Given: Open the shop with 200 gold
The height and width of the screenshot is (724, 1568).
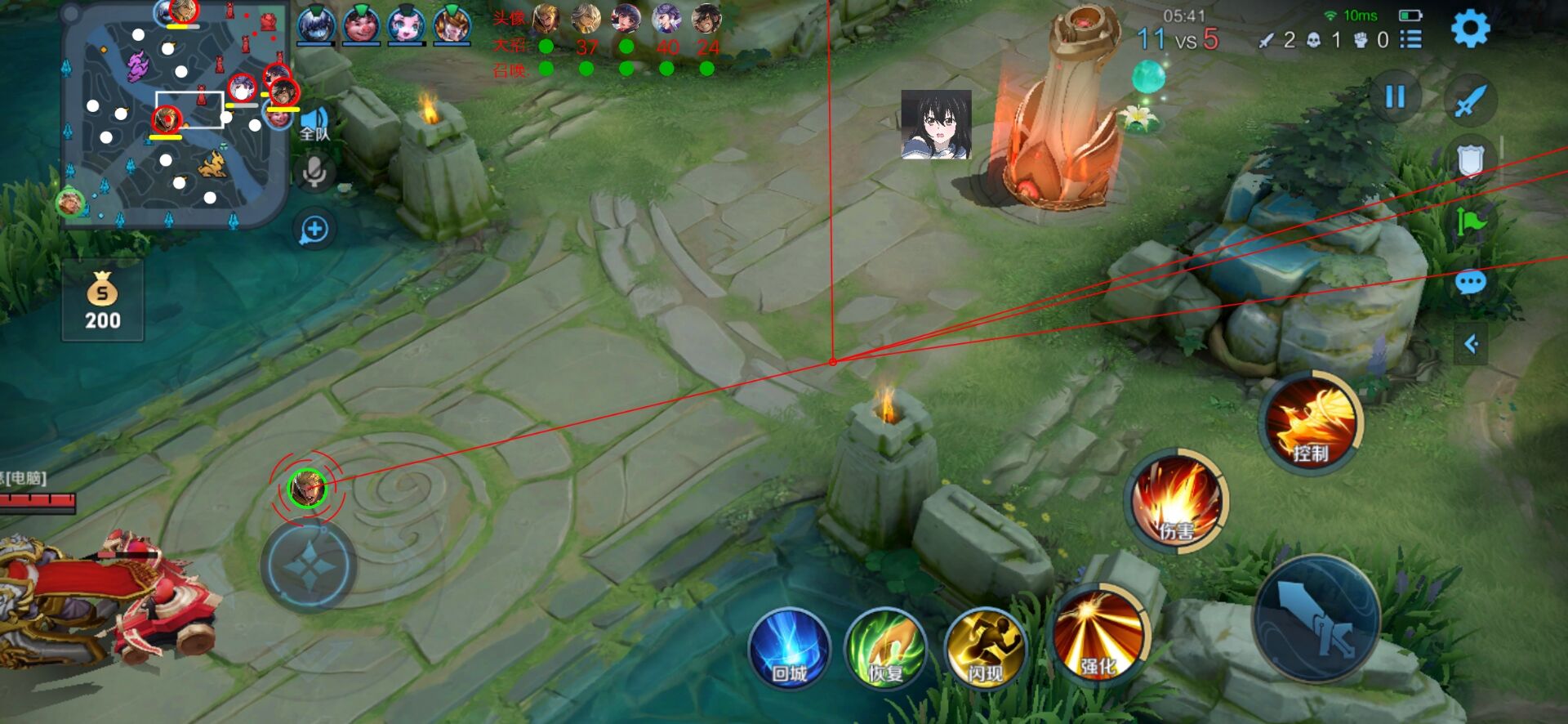Looking at the screenshot, I should point(103,301).
